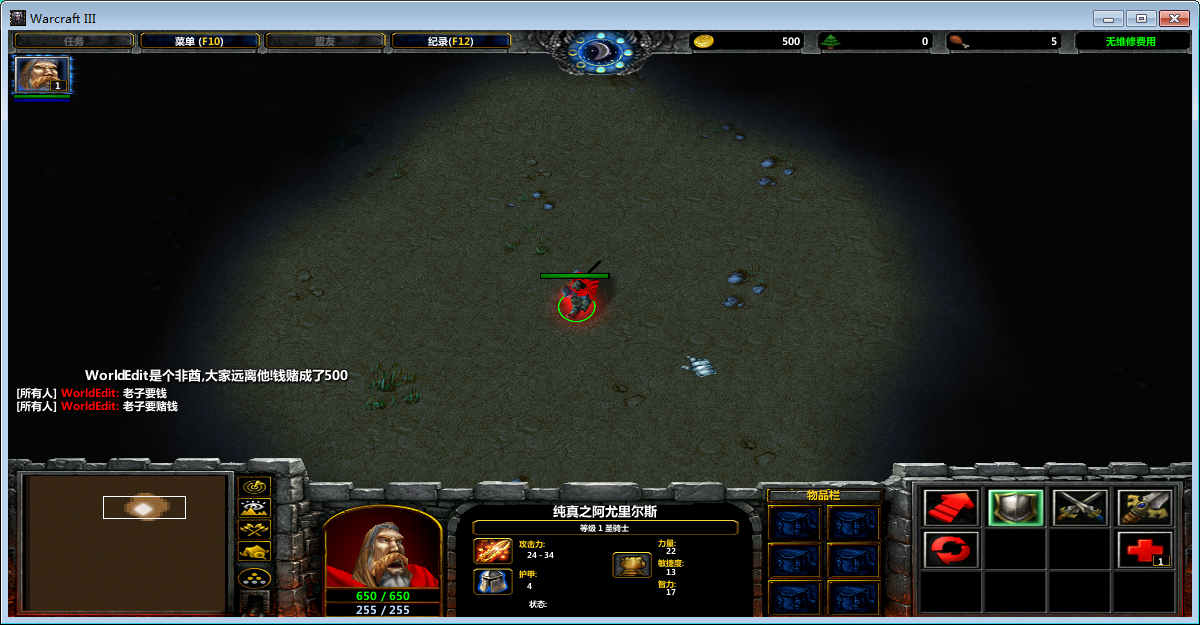Open the 菜单 (F10) game menu
The height and width of the screenshot is (625, 1200).
pos(199,41)
